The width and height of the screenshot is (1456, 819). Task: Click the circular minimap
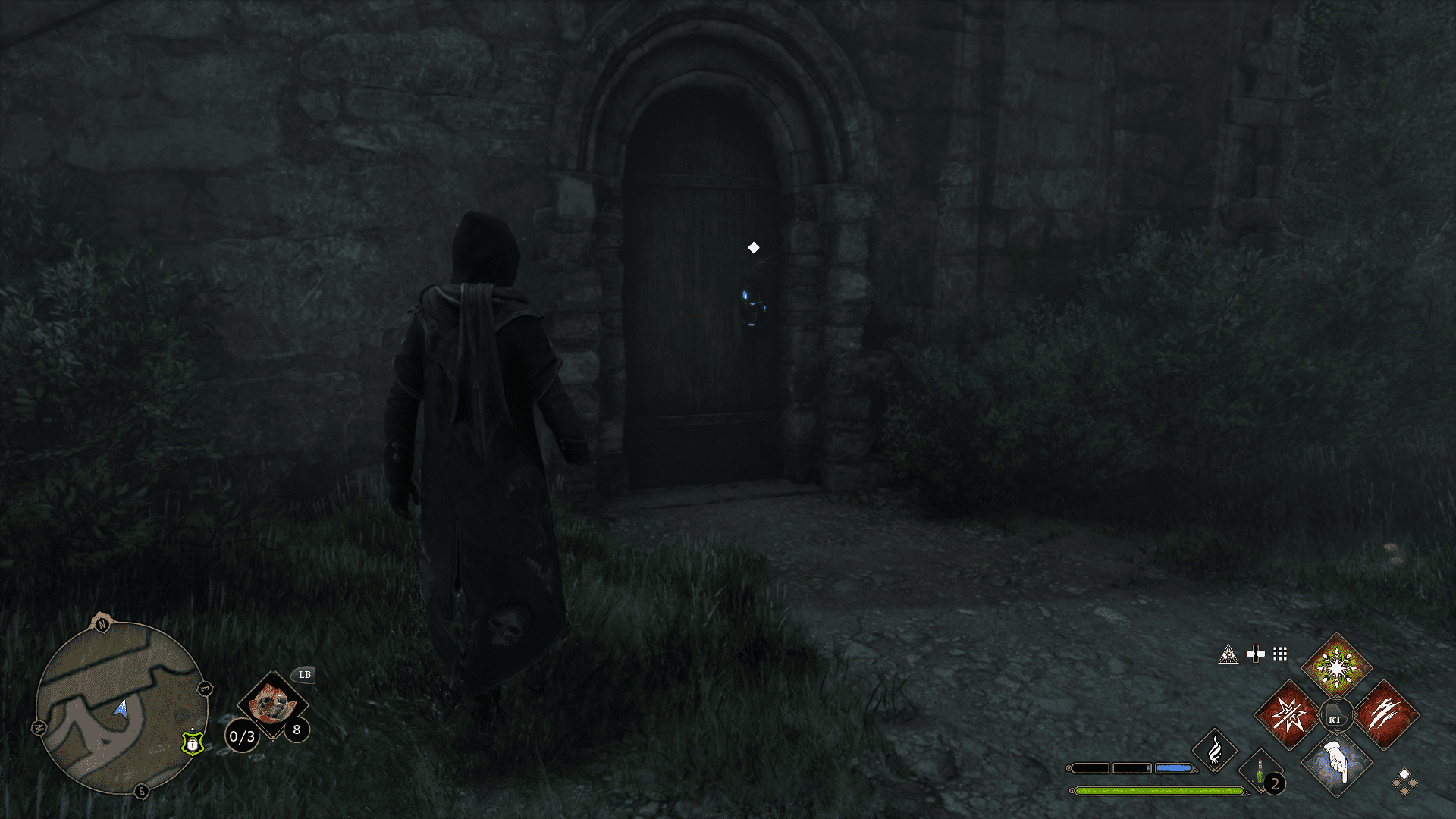point(121,707)
